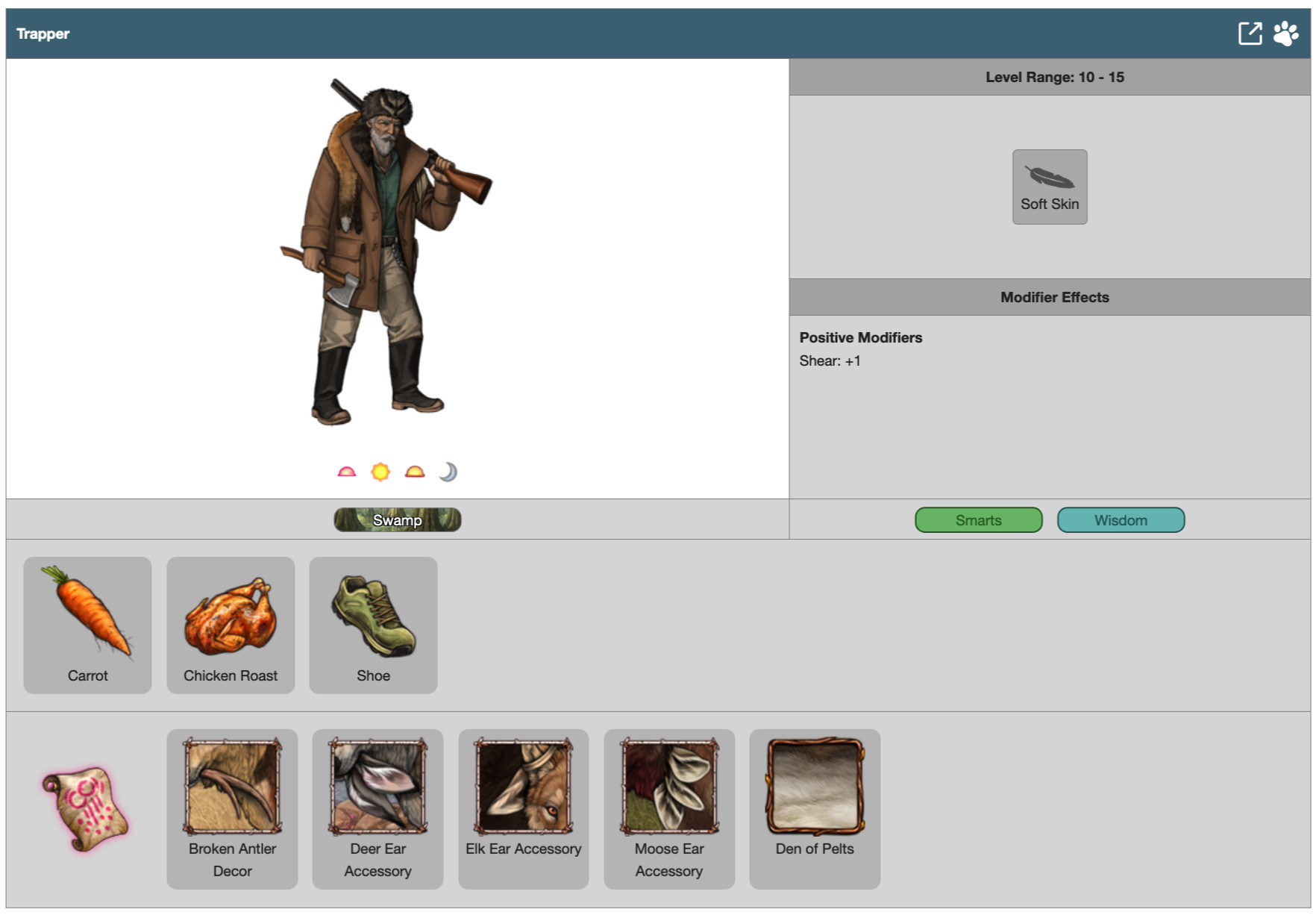Select Broken Antler Decor tile

click(x=232, y=808)
